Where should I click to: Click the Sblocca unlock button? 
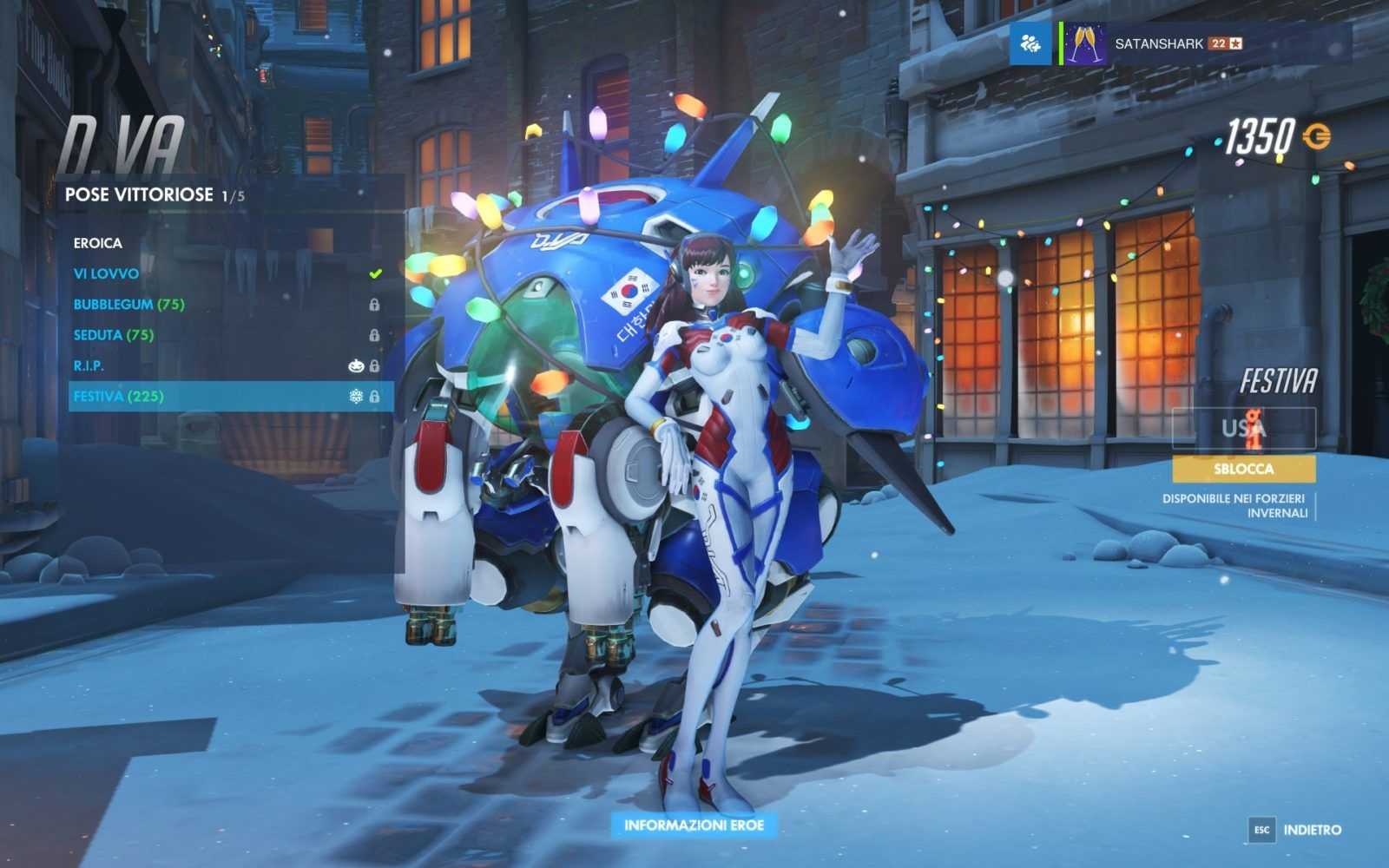click(1243, 469)
